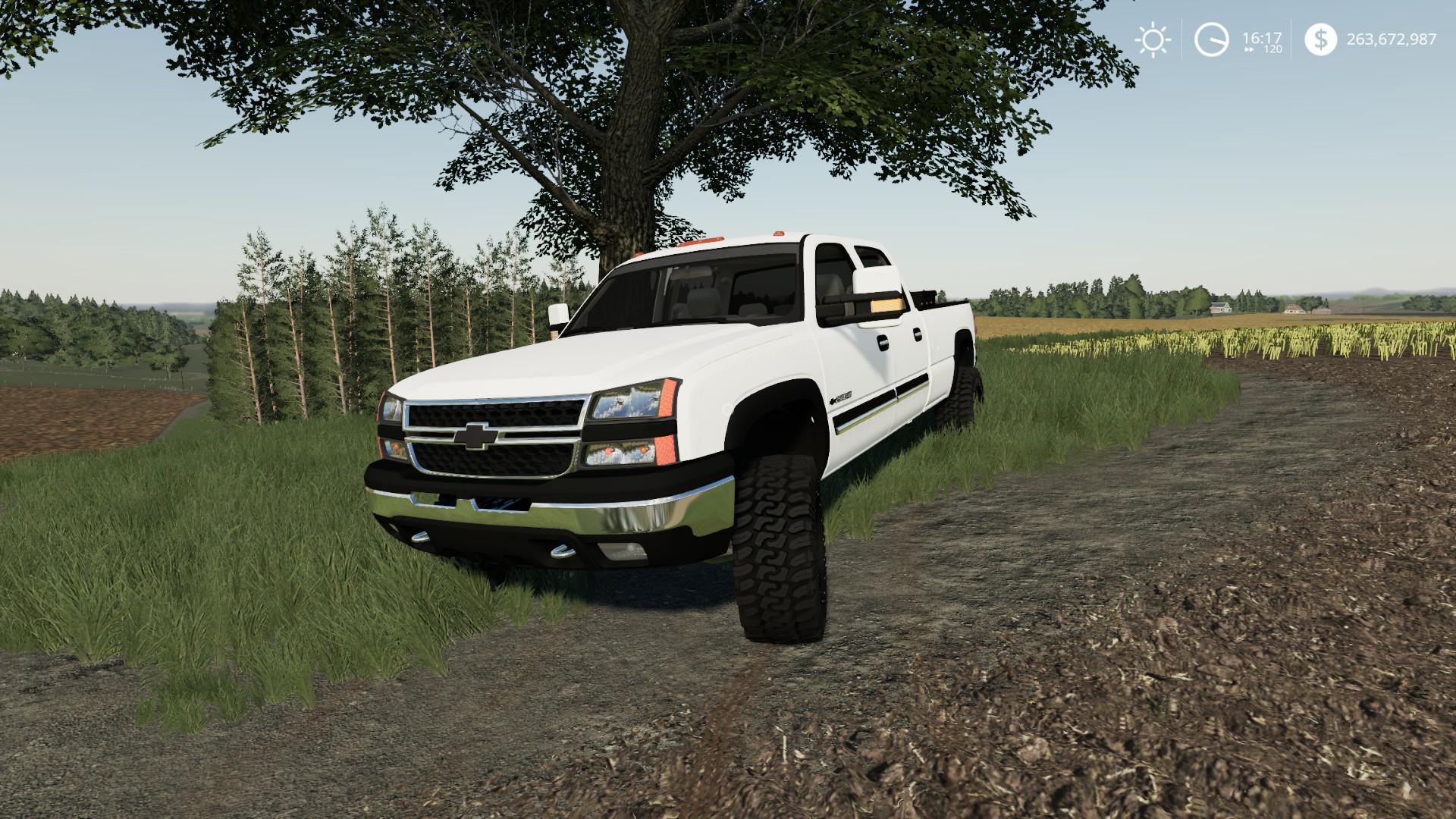1456x819 pixels.
Task: Click the sunny weather icon
Action: [x=1152, y=39]
